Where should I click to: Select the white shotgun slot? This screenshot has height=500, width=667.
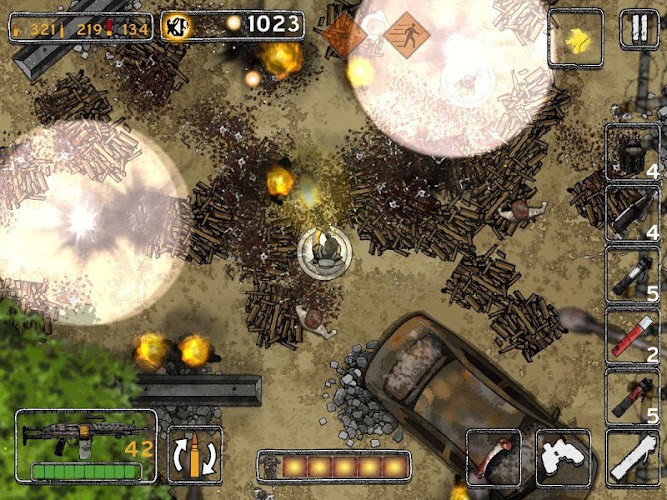pyautogui.click(x=634, y=458)
